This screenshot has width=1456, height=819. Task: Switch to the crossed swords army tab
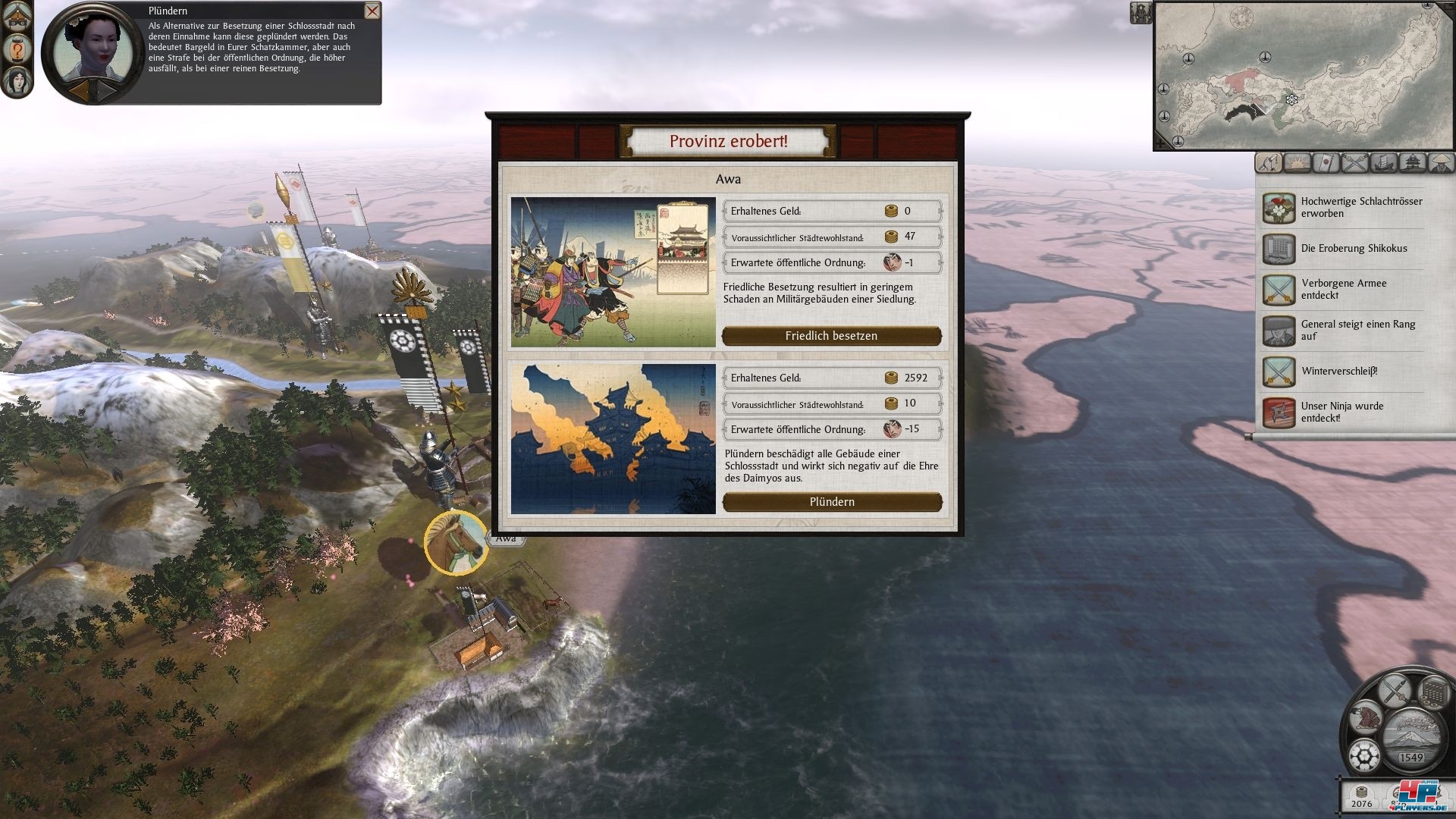coord(1354,162)
